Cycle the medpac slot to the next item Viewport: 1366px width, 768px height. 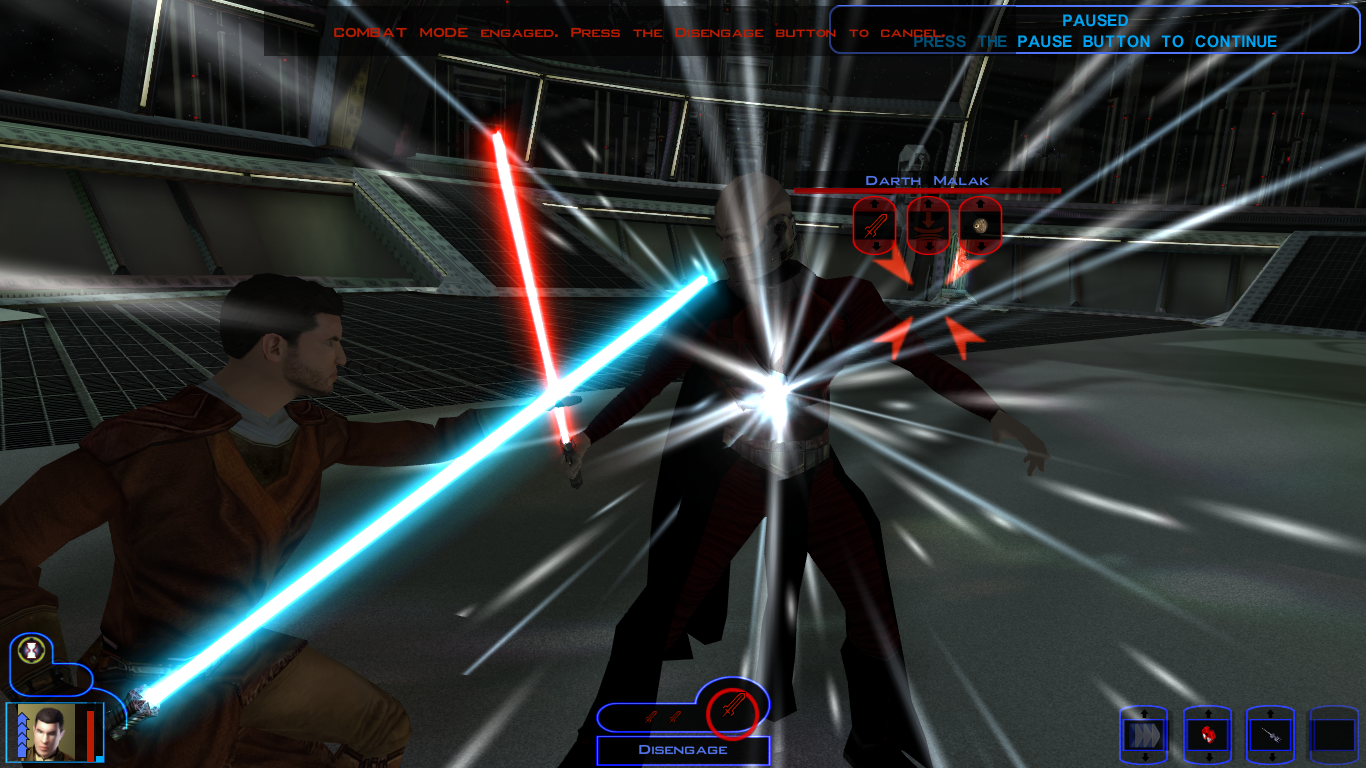[1207, 758]
